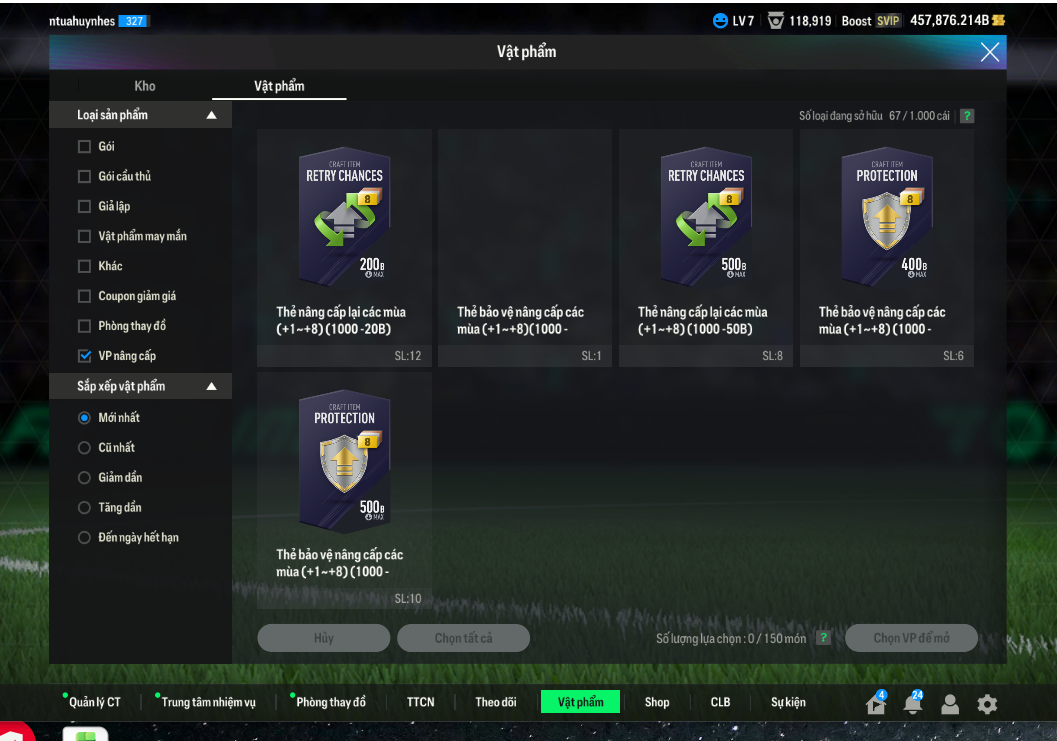Image resolution: width=1057 pixels, height=741 pixels.
Task: Collapse the Loại sản phẩm section
Action: click(211, 116)
